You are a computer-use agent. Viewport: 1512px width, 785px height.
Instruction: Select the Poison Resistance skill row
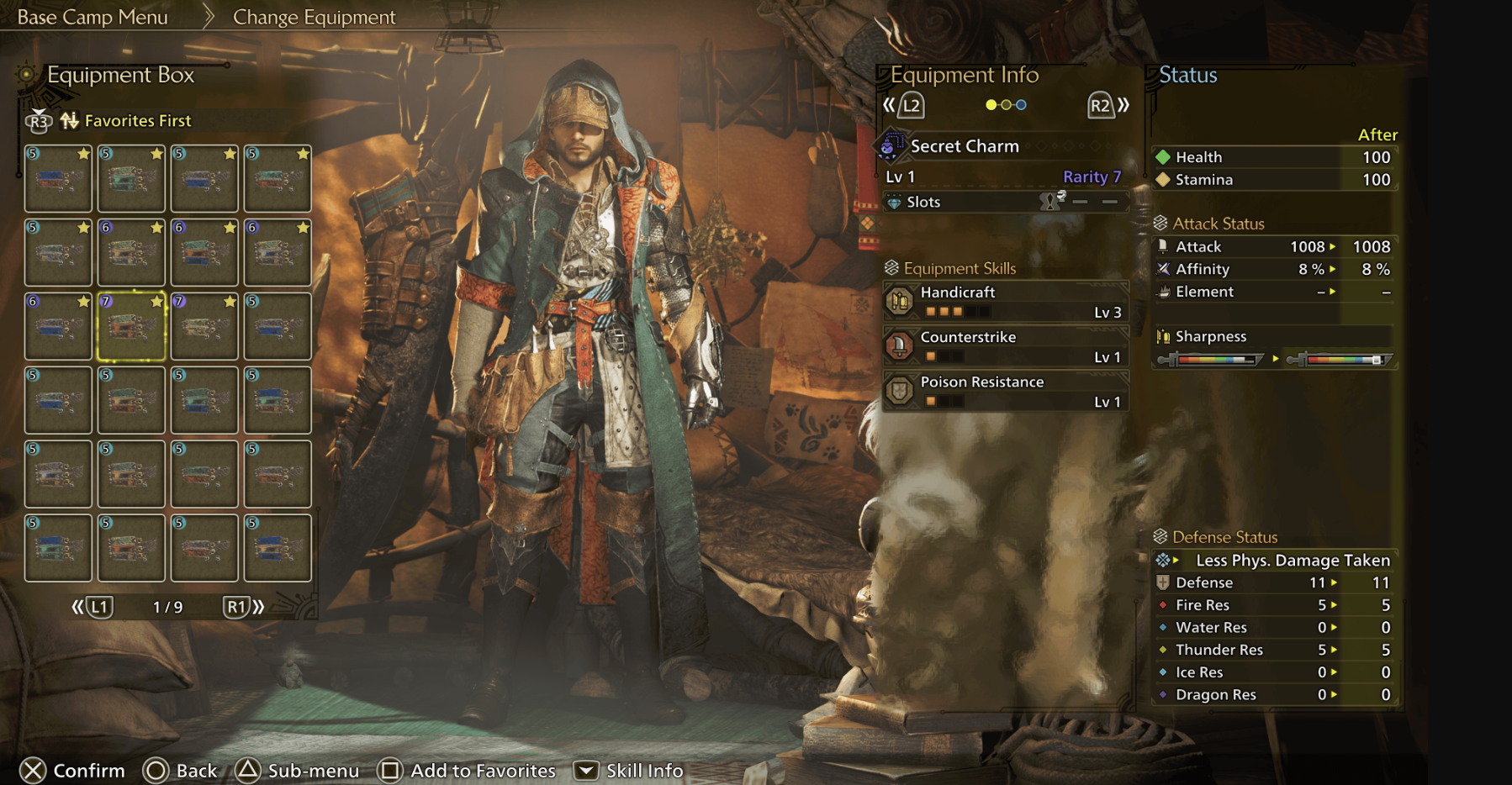click(1005, 391)
